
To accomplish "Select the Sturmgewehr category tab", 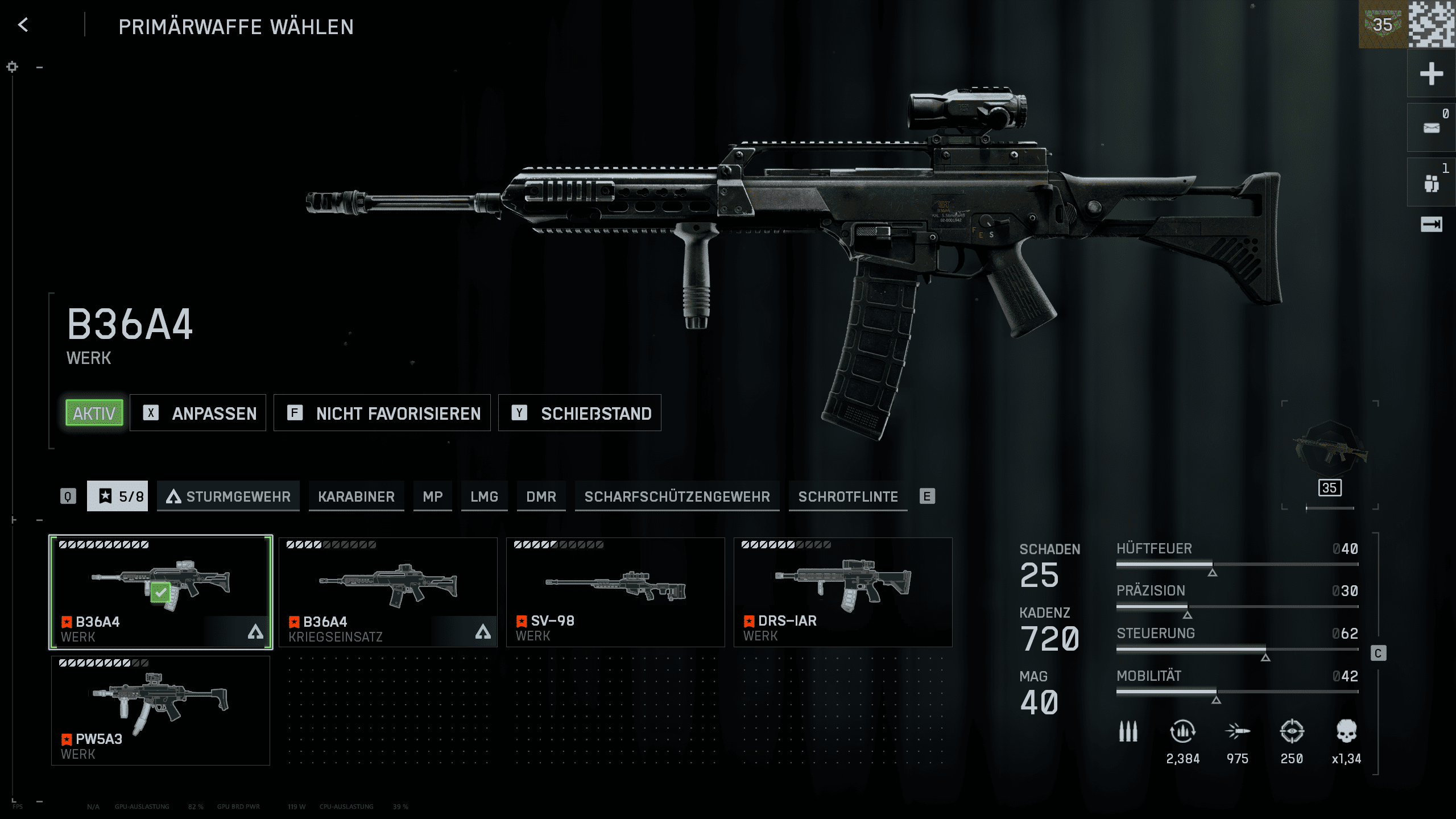I will pos(229,497).
